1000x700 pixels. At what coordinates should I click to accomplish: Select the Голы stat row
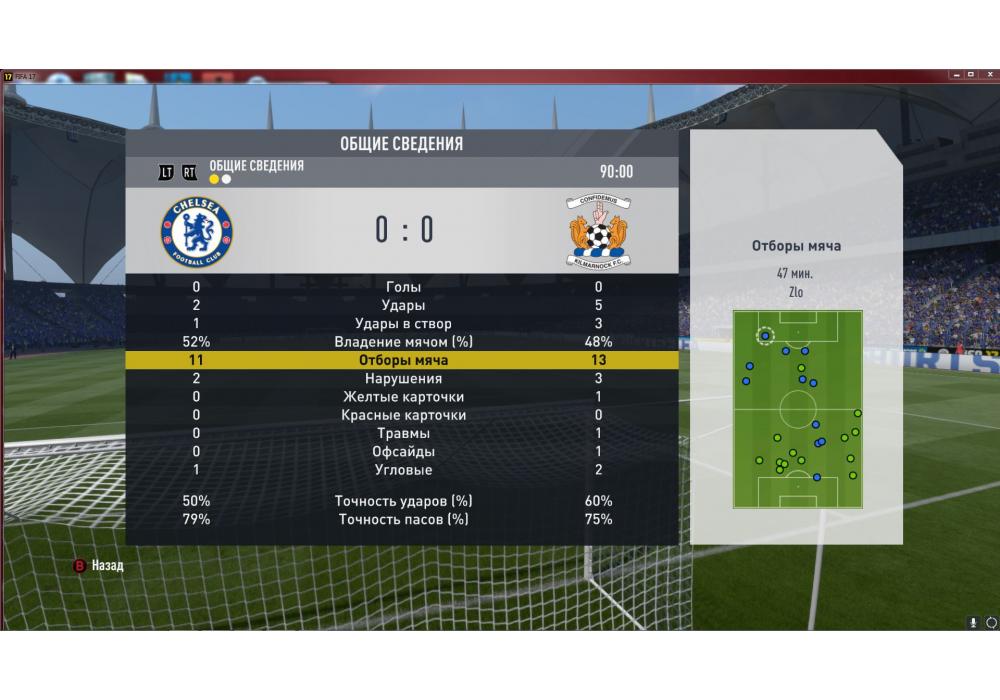[403, 287]
